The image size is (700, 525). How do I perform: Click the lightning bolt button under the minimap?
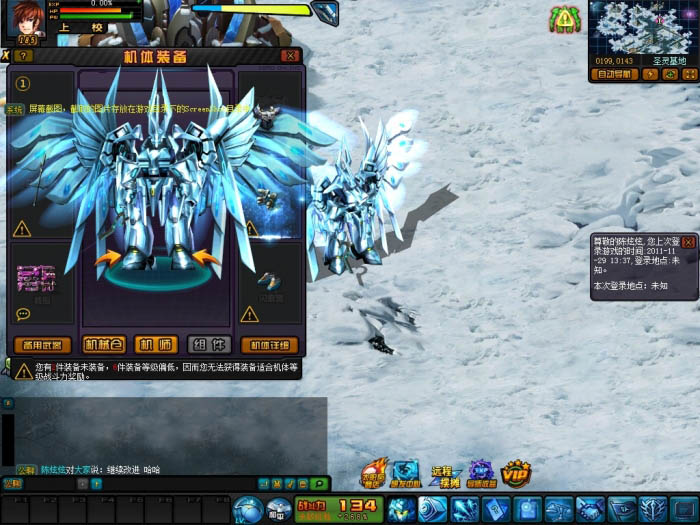pos(652,74)
